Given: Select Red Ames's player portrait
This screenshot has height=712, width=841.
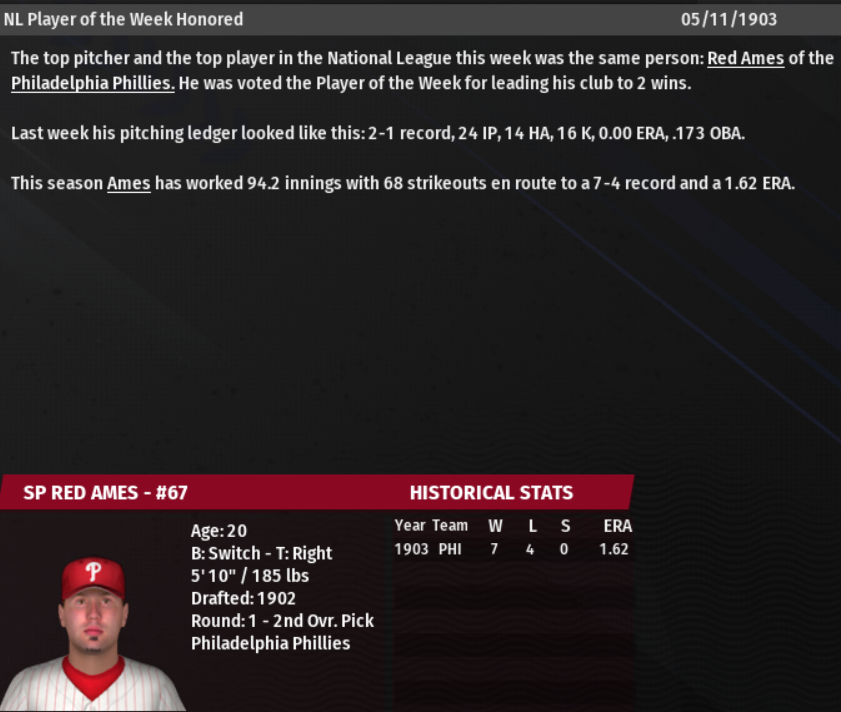Looking at the screenshot, I should [x=92, y=630].
